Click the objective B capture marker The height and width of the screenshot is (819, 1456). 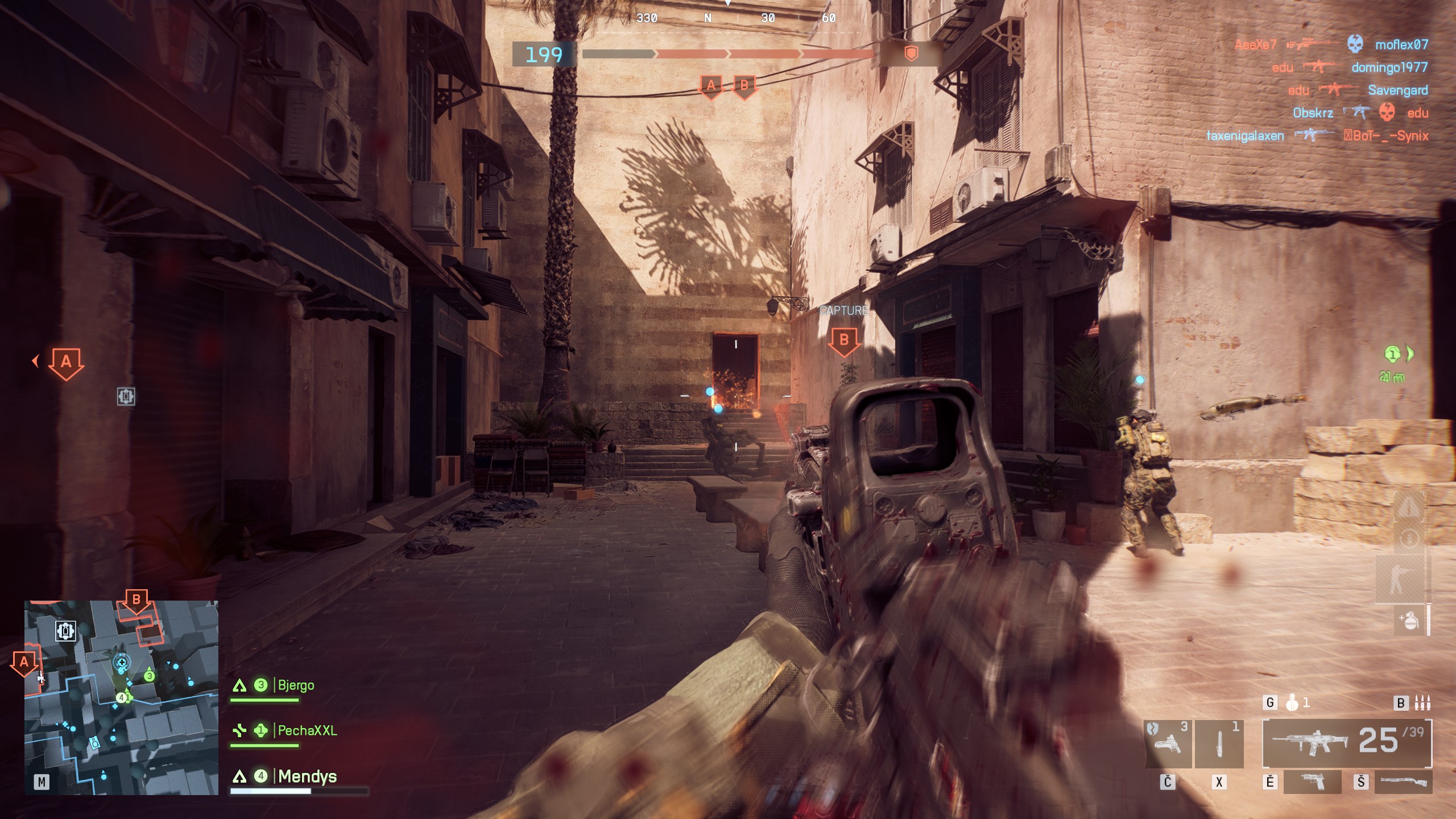click(844, 341)
